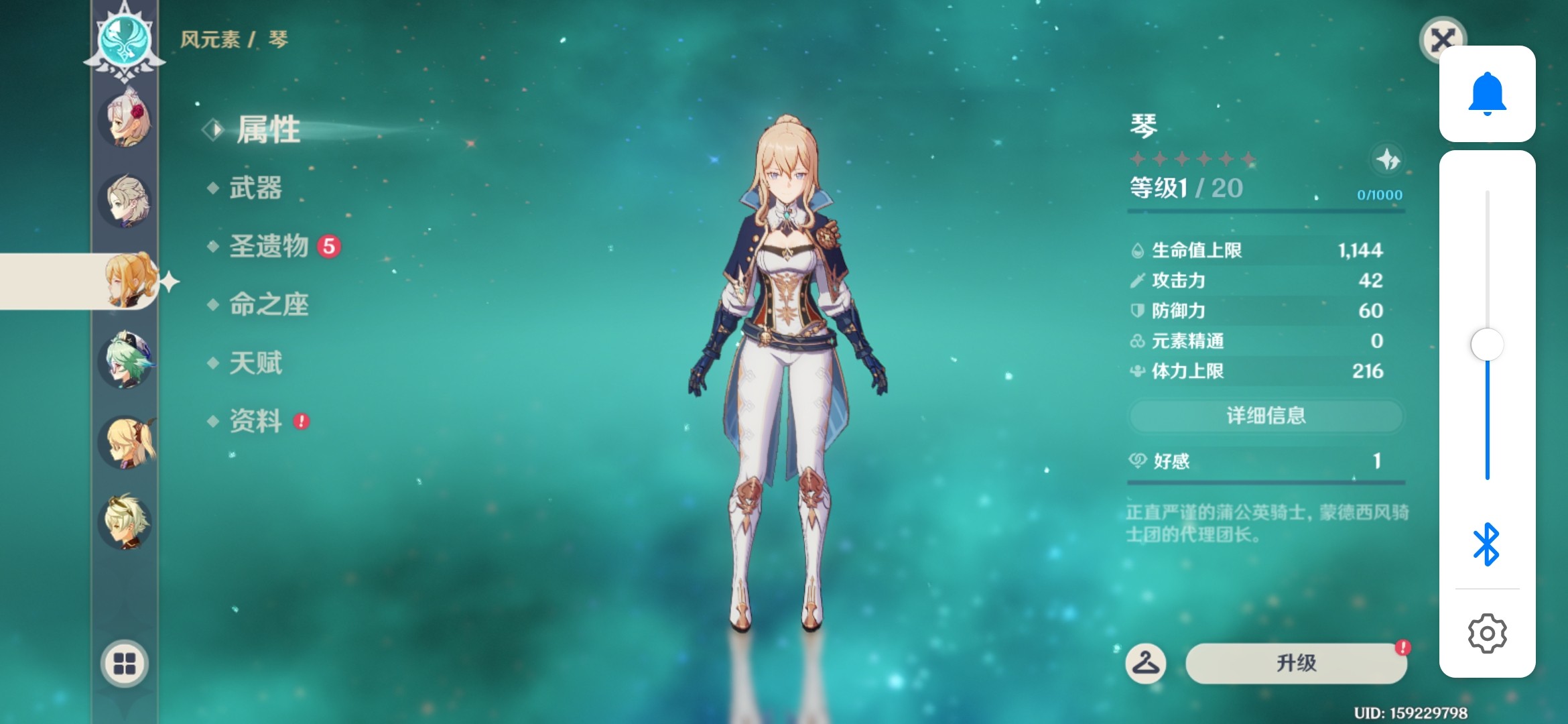Open the 属性 attributes tab
The height and width of the screenshot is (724, 1568).
pos(268,129)
